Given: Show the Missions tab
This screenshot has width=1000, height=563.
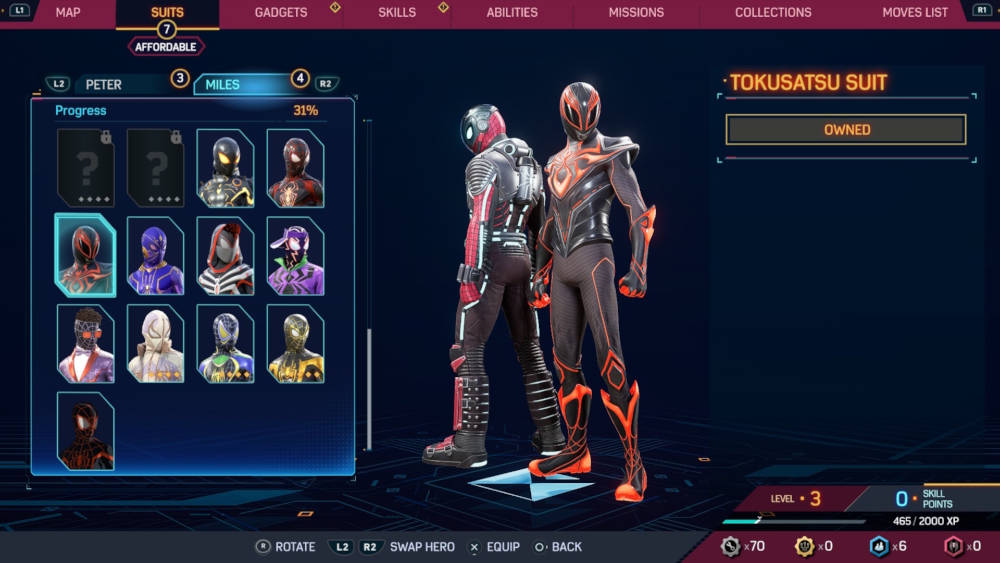Looking at the screenshot, I should tap(636, 13).
